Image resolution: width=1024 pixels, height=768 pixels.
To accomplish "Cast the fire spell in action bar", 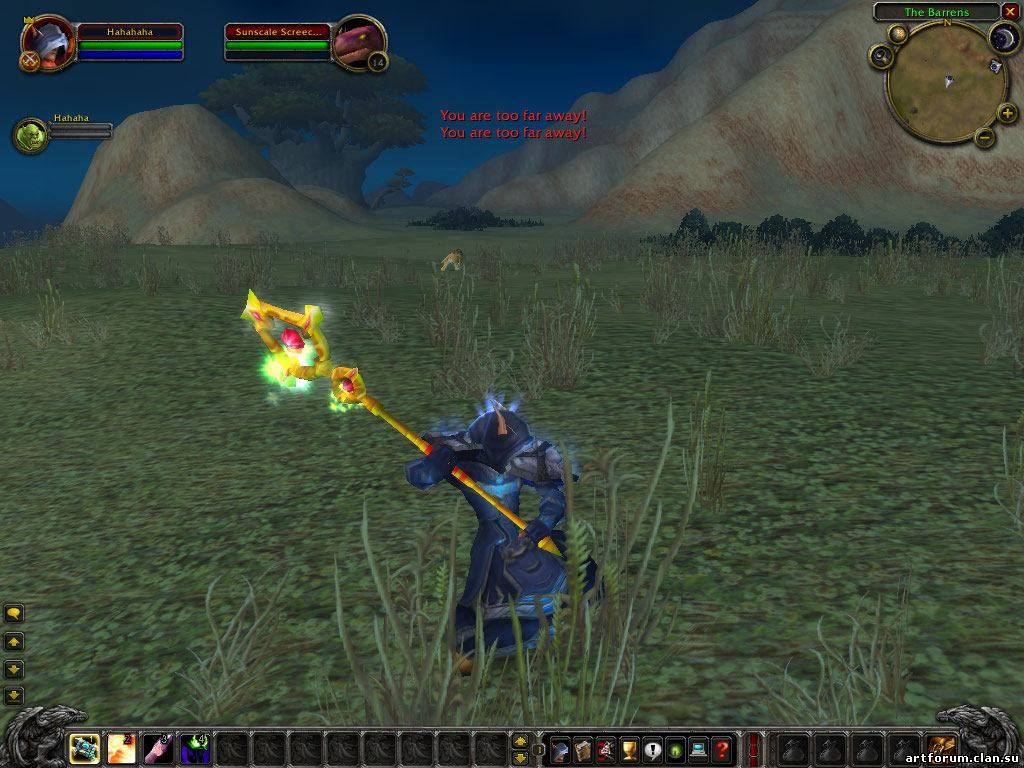I will tap(121, 748).
